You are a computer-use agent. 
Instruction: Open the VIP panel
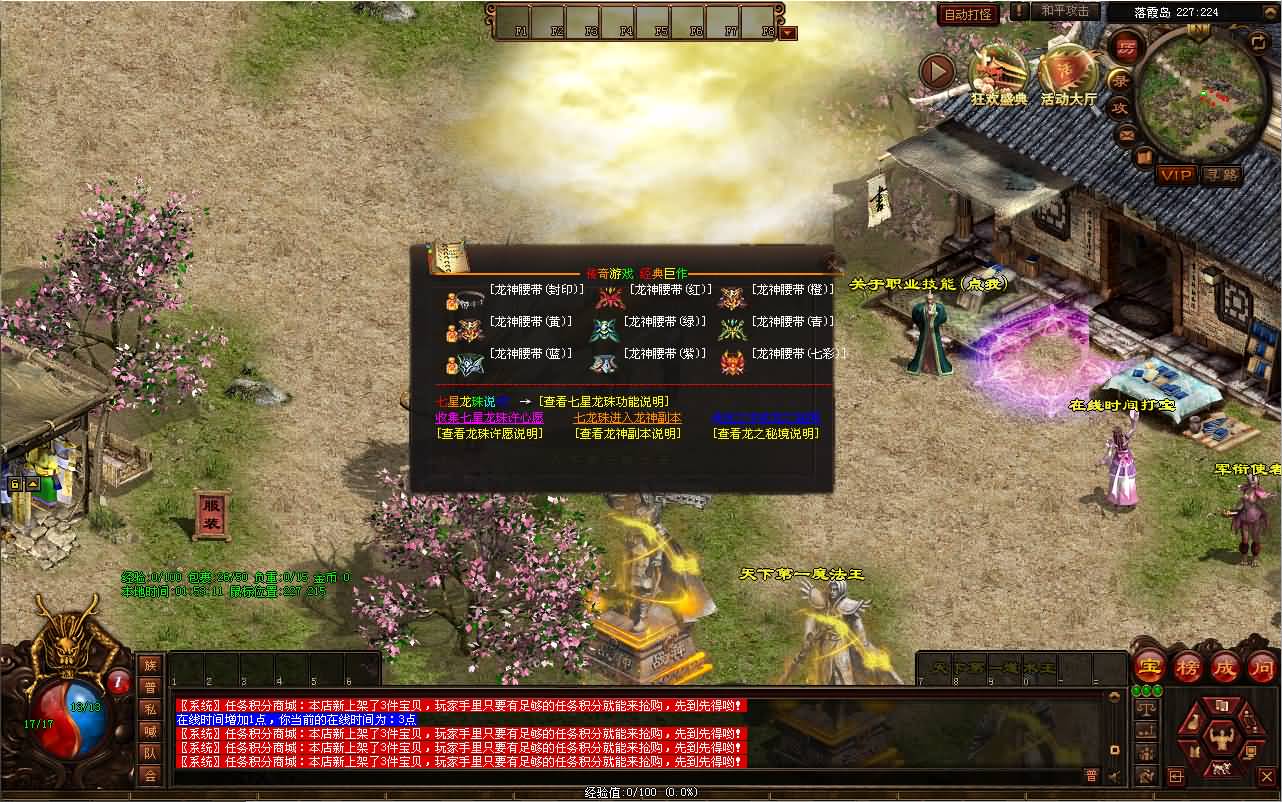click(1176, 175)
